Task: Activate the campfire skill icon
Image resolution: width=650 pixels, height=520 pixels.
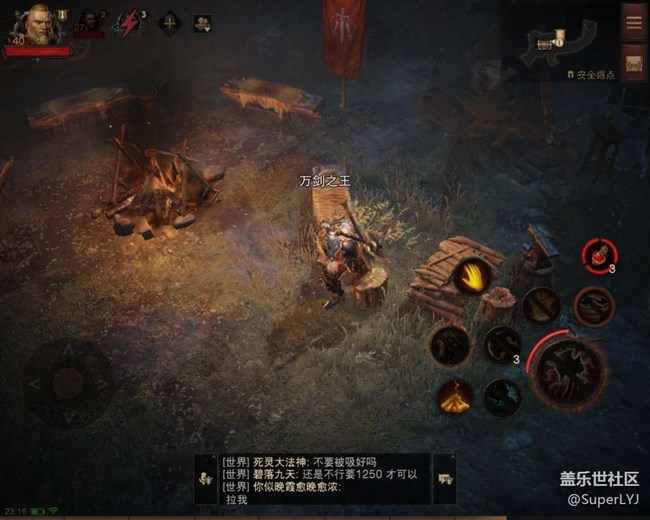Action: coord(455,396)
